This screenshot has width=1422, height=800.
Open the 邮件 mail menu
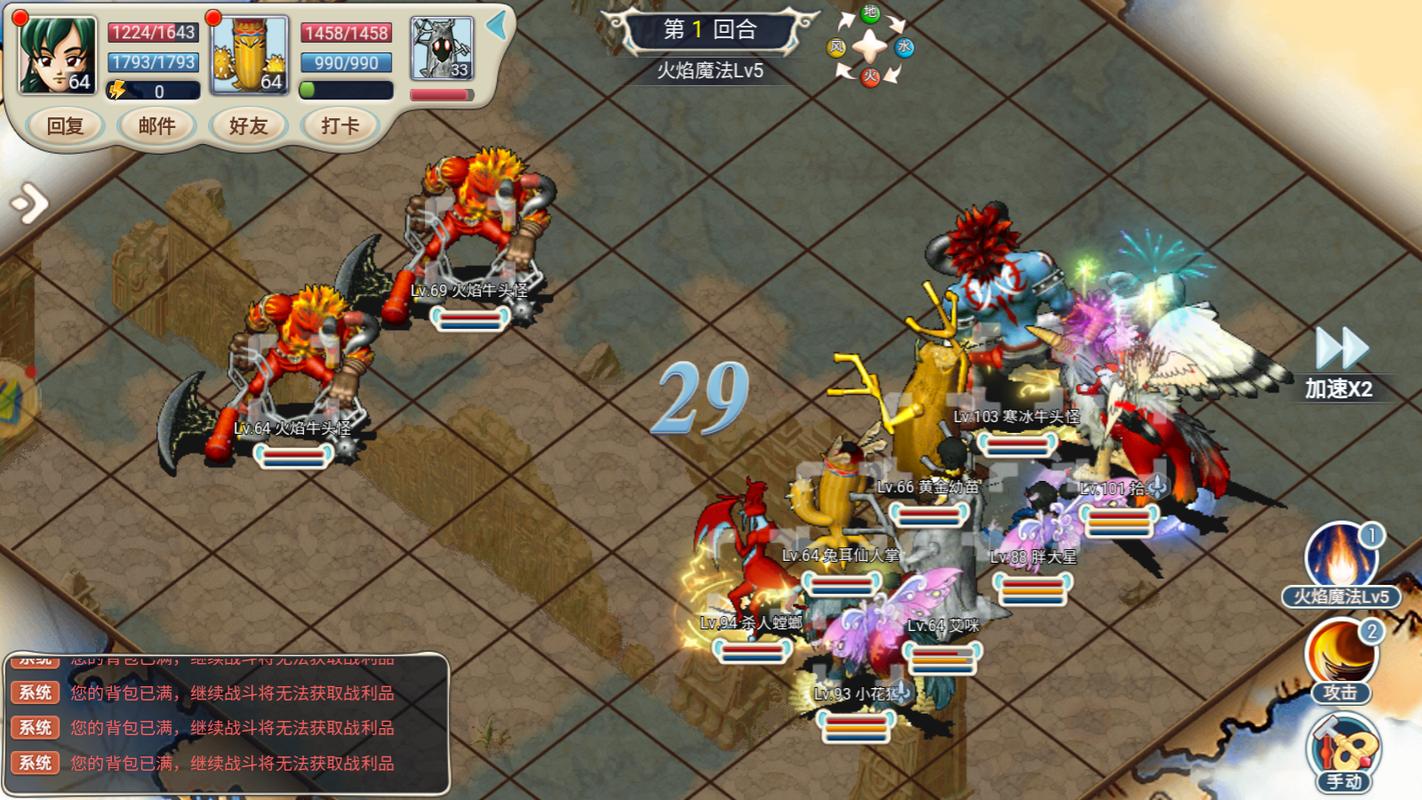point(156,126)
